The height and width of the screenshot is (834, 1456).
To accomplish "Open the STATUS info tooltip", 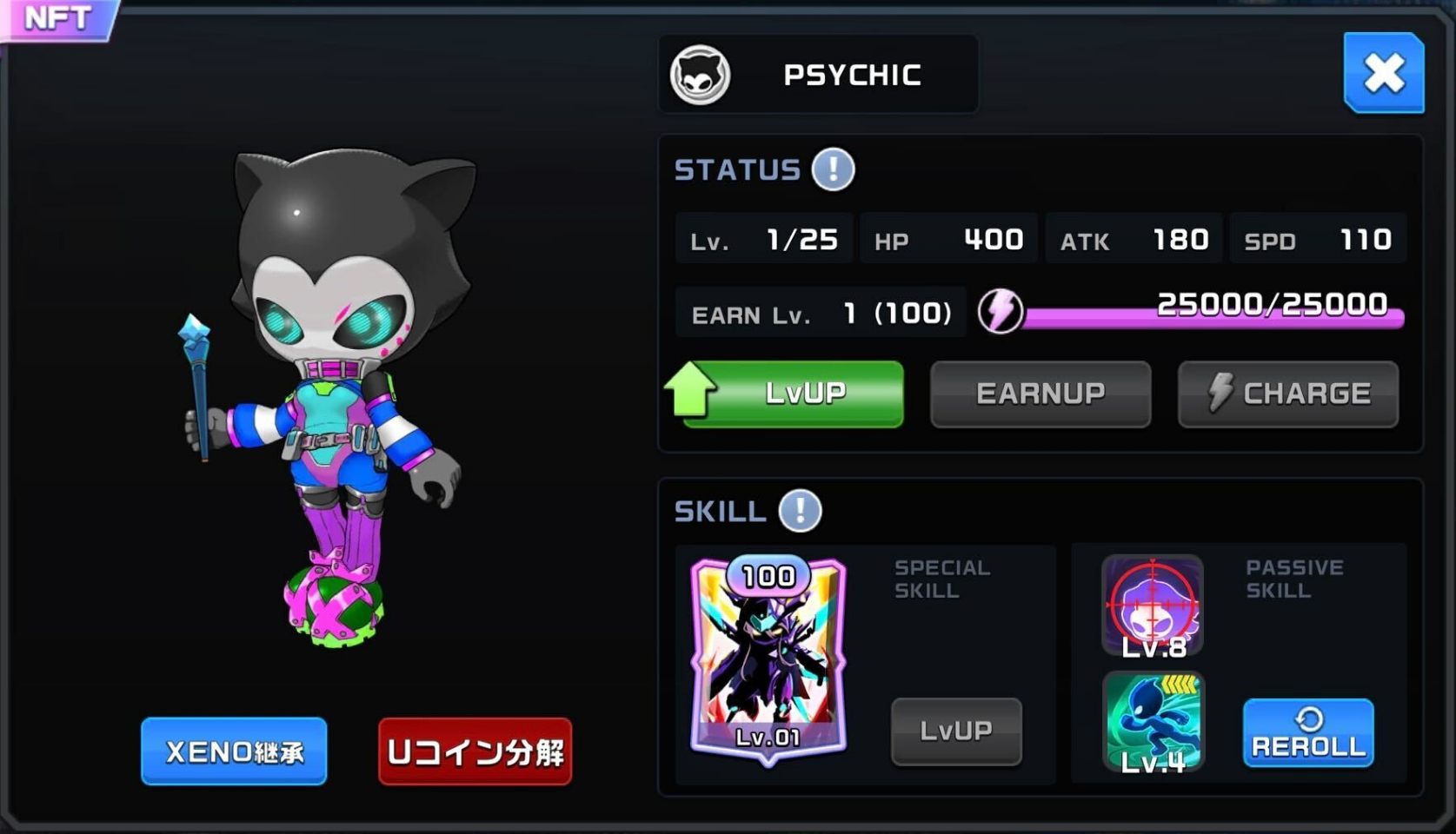I will (833, 169).
